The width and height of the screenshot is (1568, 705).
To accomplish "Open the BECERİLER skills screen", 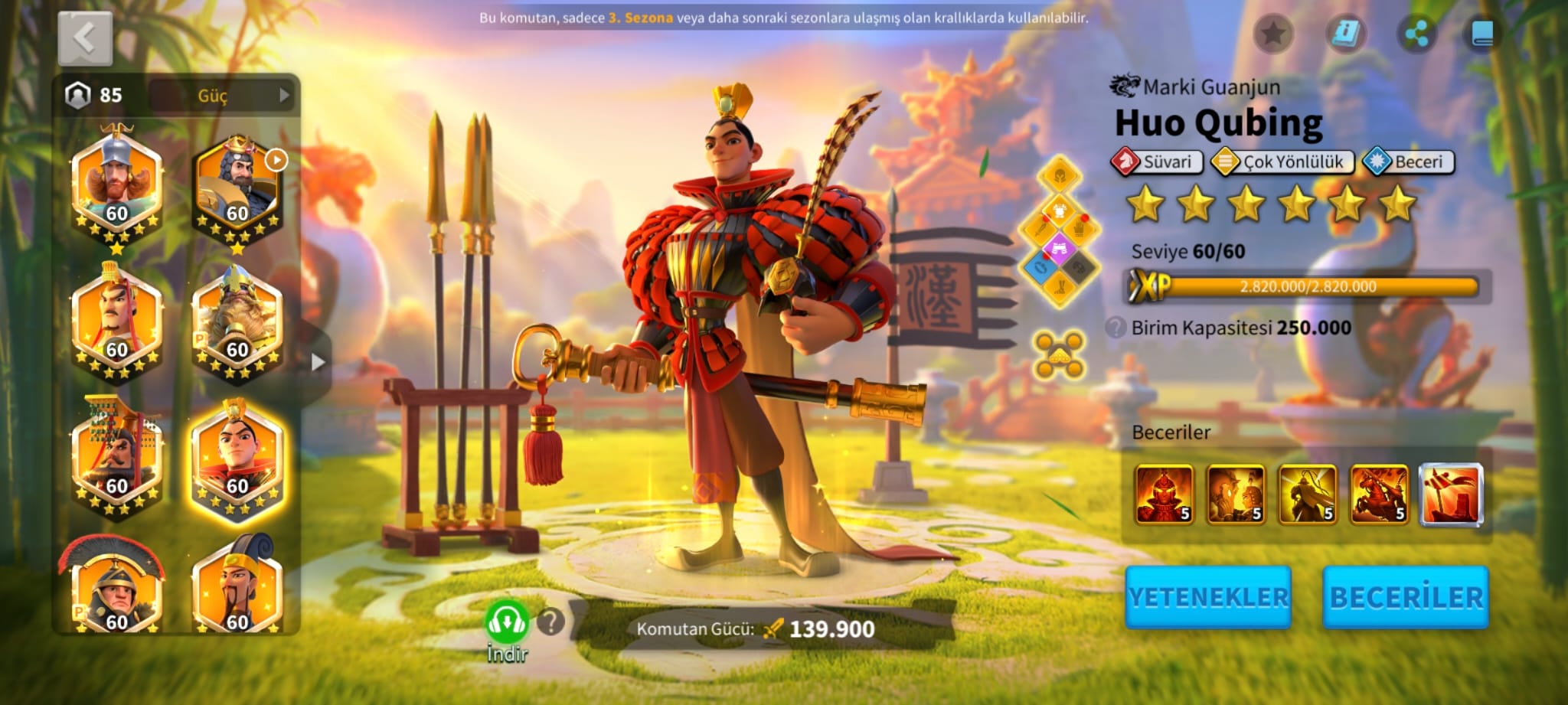I will coord(1406,597).
